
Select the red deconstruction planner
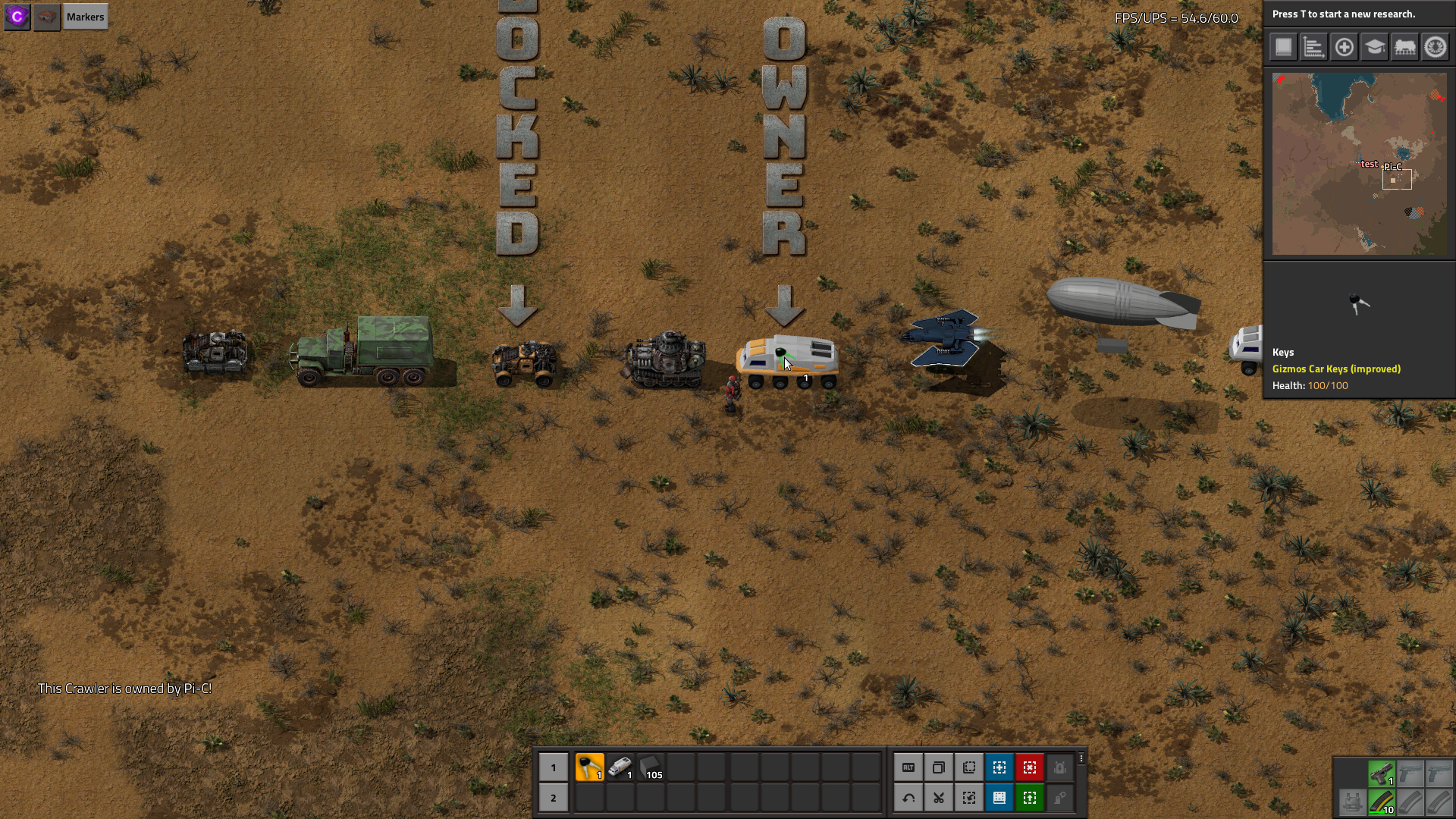coord(1029,767)
